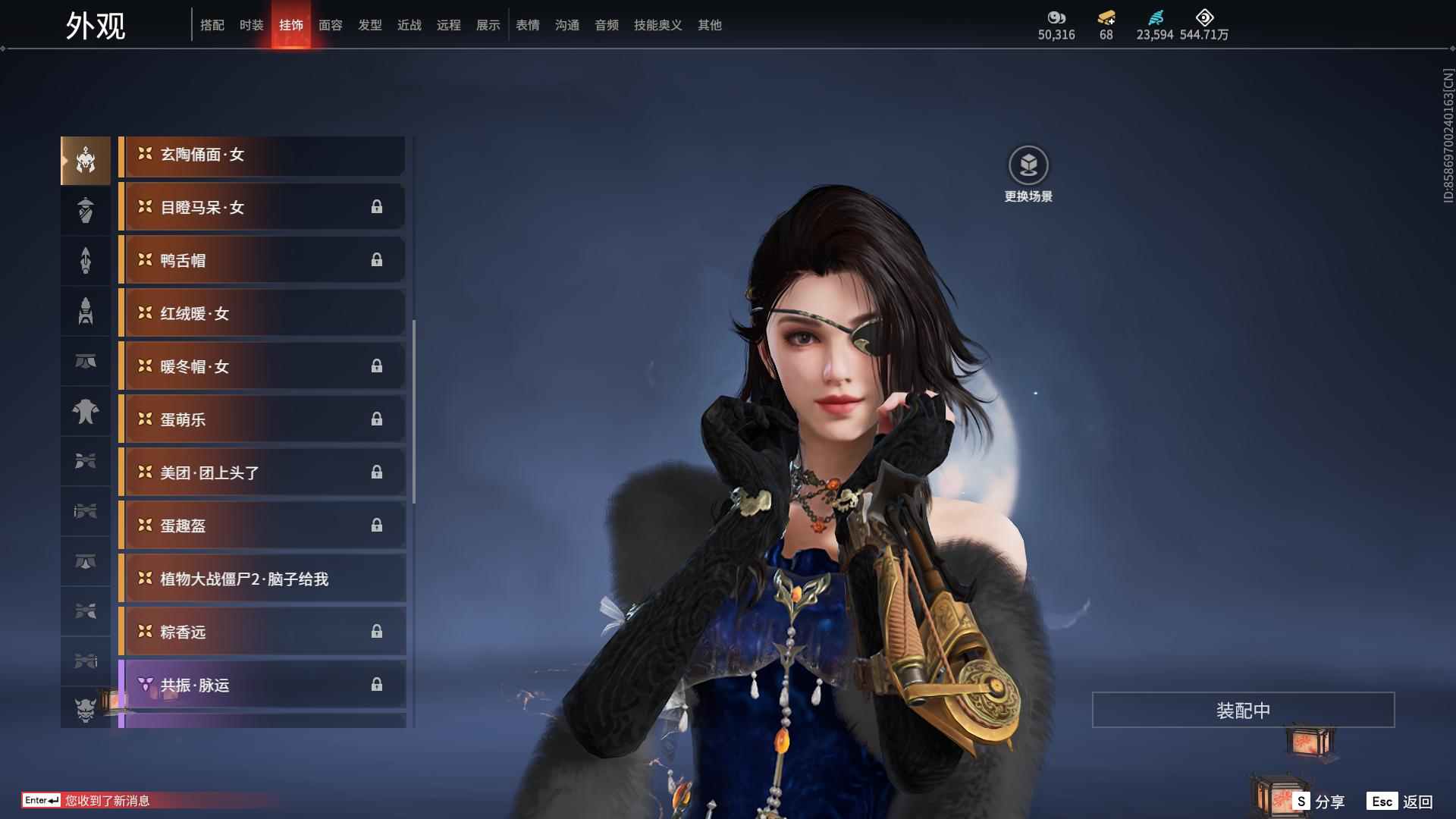1456x819 pixels.
Task: Select the 面容 tab
Action: [x=330, y=25]
